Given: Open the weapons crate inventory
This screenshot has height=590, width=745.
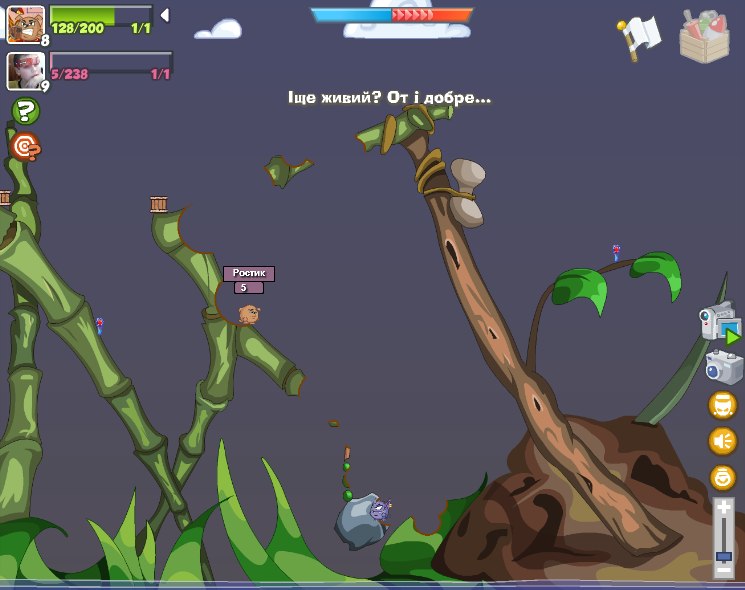Looking at the screenshot, I should 704,37.
